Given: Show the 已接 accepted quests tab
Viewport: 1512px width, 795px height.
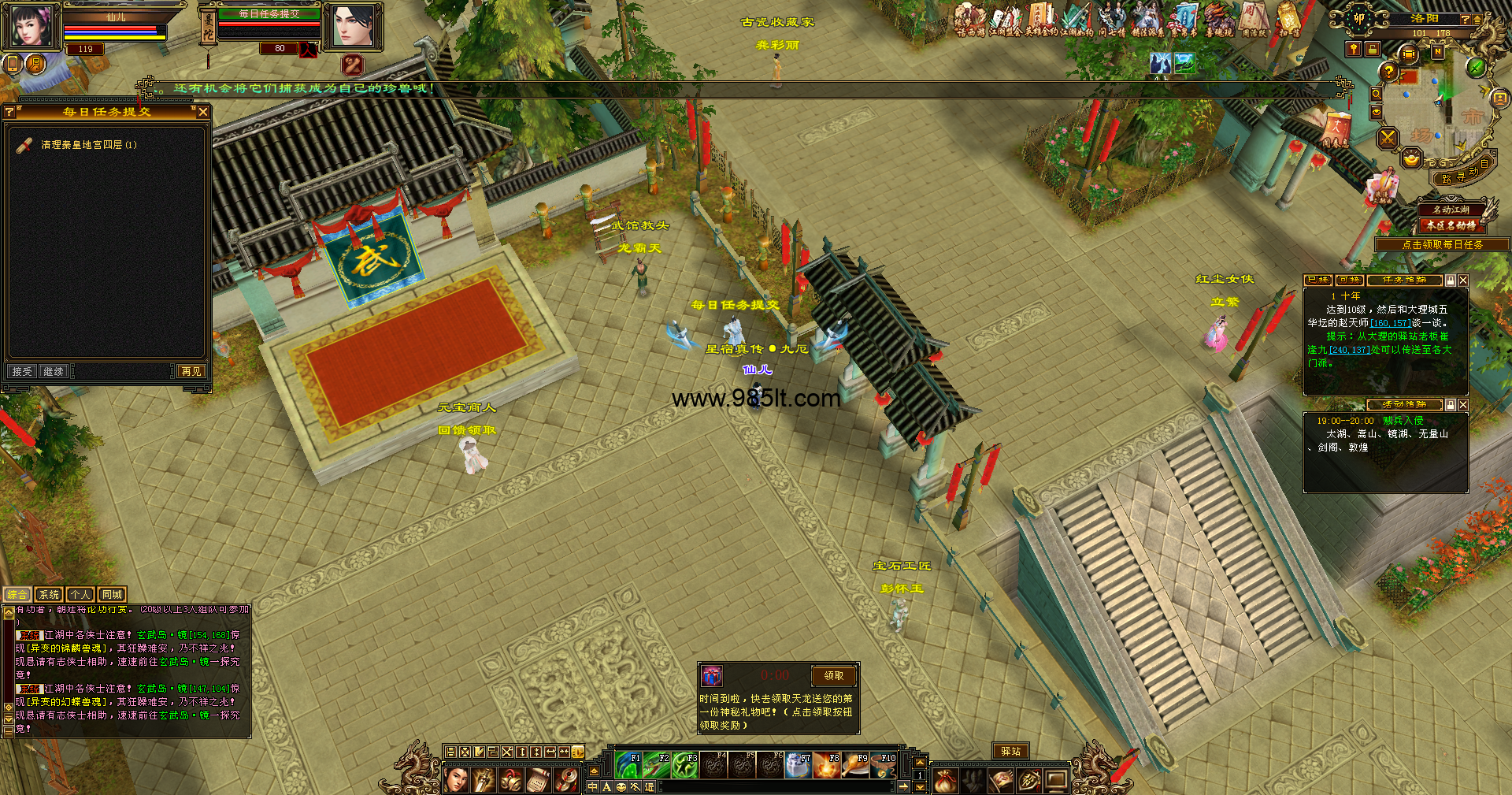Looking at the screenshot, I should click(1317, 280).
